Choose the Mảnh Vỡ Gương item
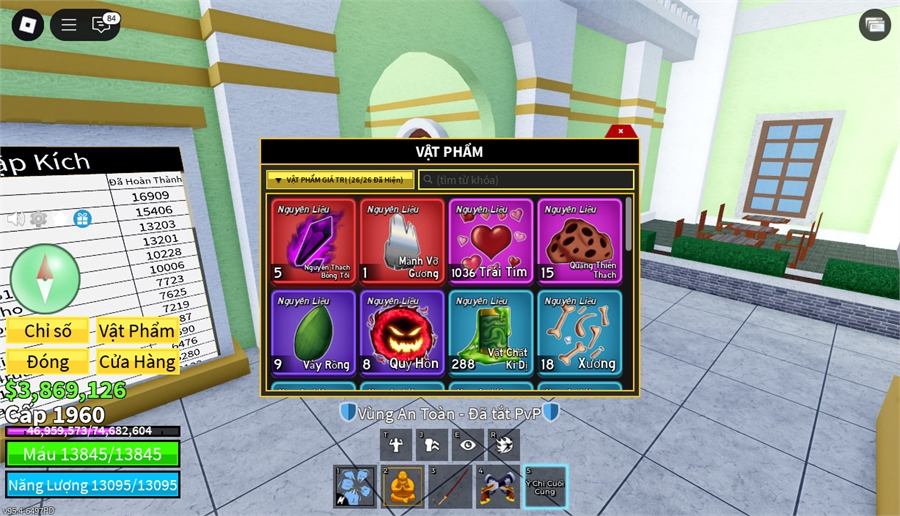Image resolution: width=900 pixels, height=516 pixels. (x=402, y=241)
